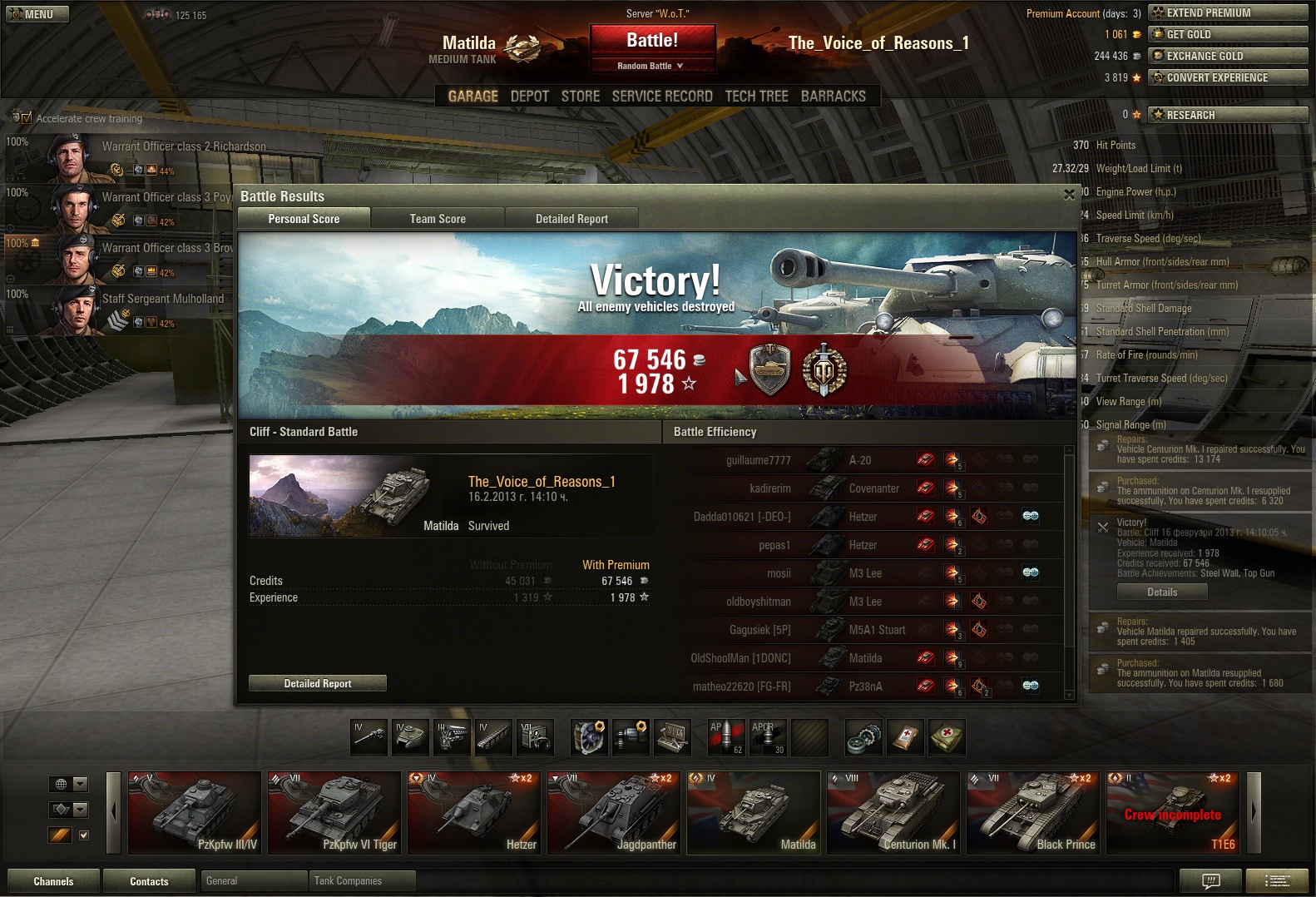Show Details for the Victory notification
The height and width of the screenshot is (897, 1316).
[1161, 592]
